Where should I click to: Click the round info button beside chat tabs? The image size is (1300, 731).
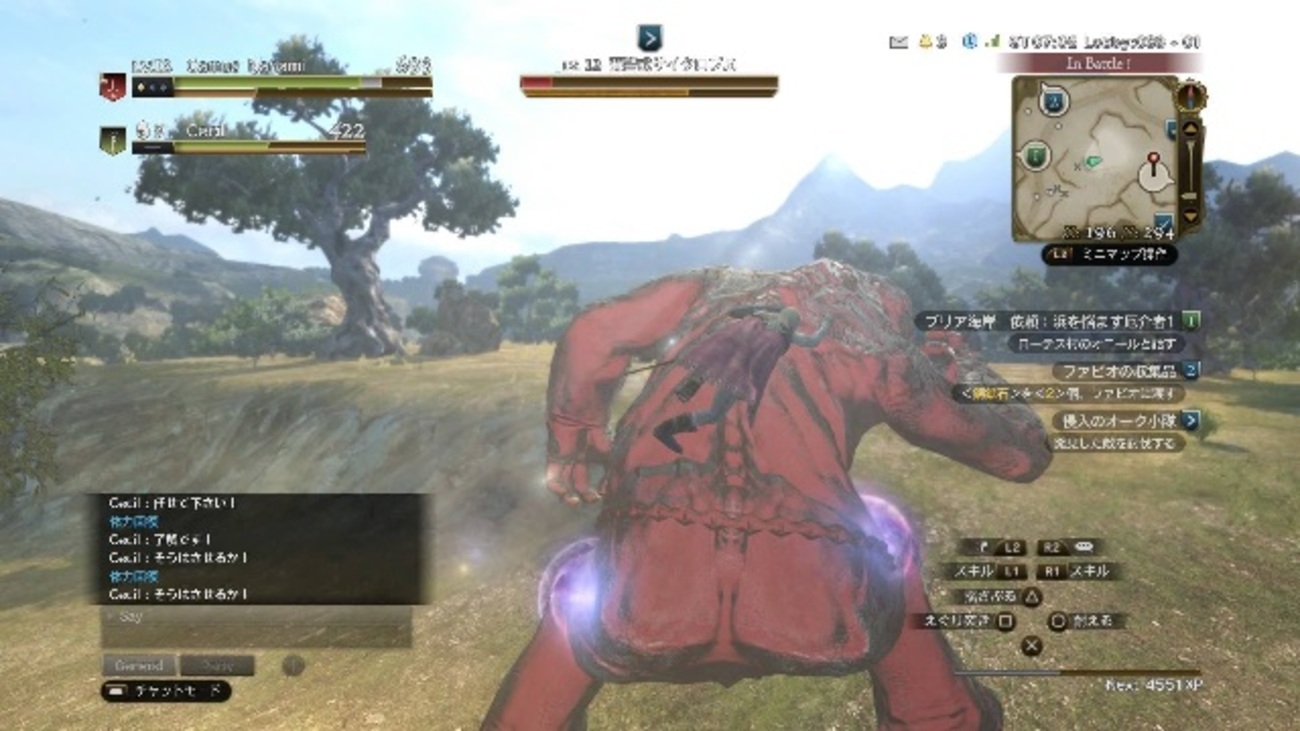pyautogui.click(x=293, y=666)
